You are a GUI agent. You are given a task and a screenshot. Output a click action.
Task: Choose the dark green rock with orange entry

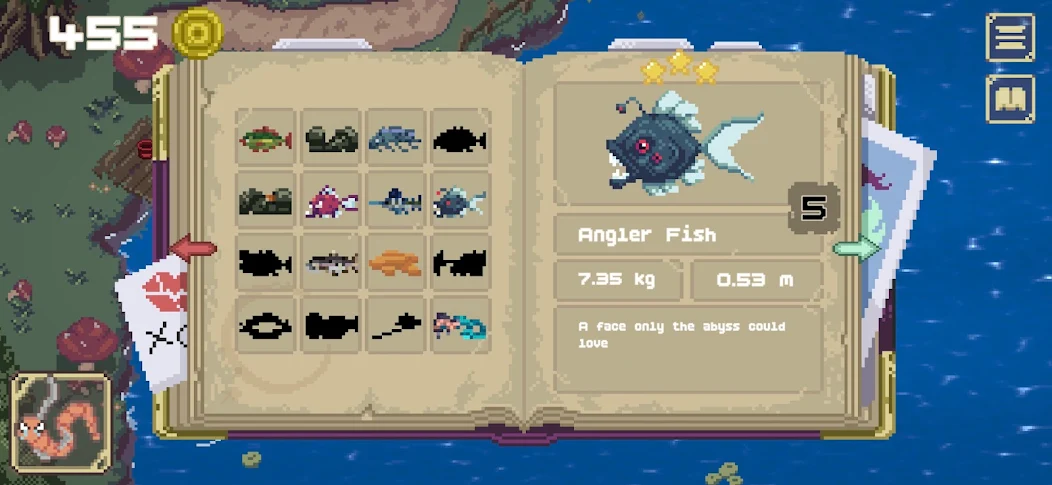266,201
